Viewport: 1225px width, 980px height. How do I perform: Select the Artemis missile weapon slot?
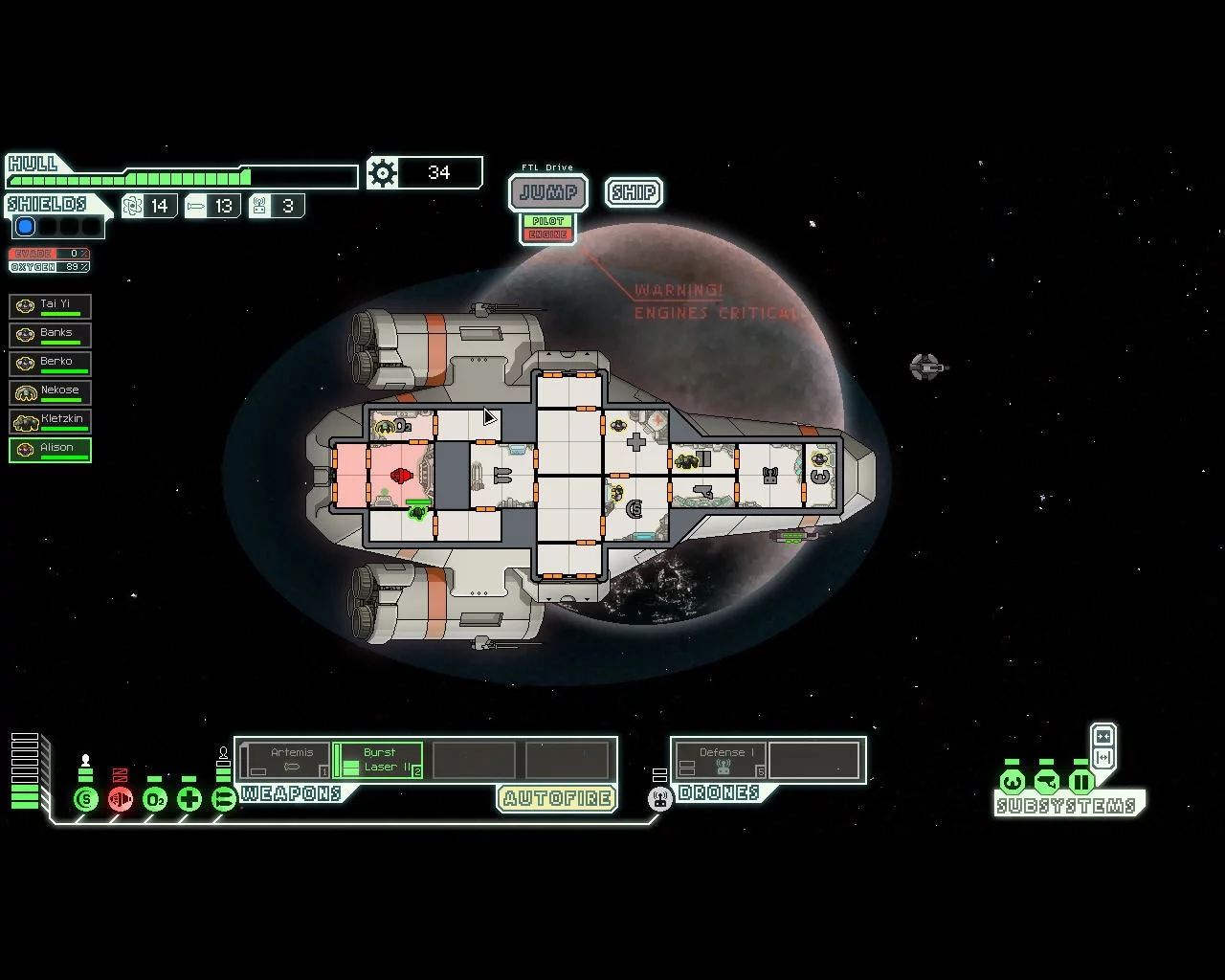coord(285,761)
